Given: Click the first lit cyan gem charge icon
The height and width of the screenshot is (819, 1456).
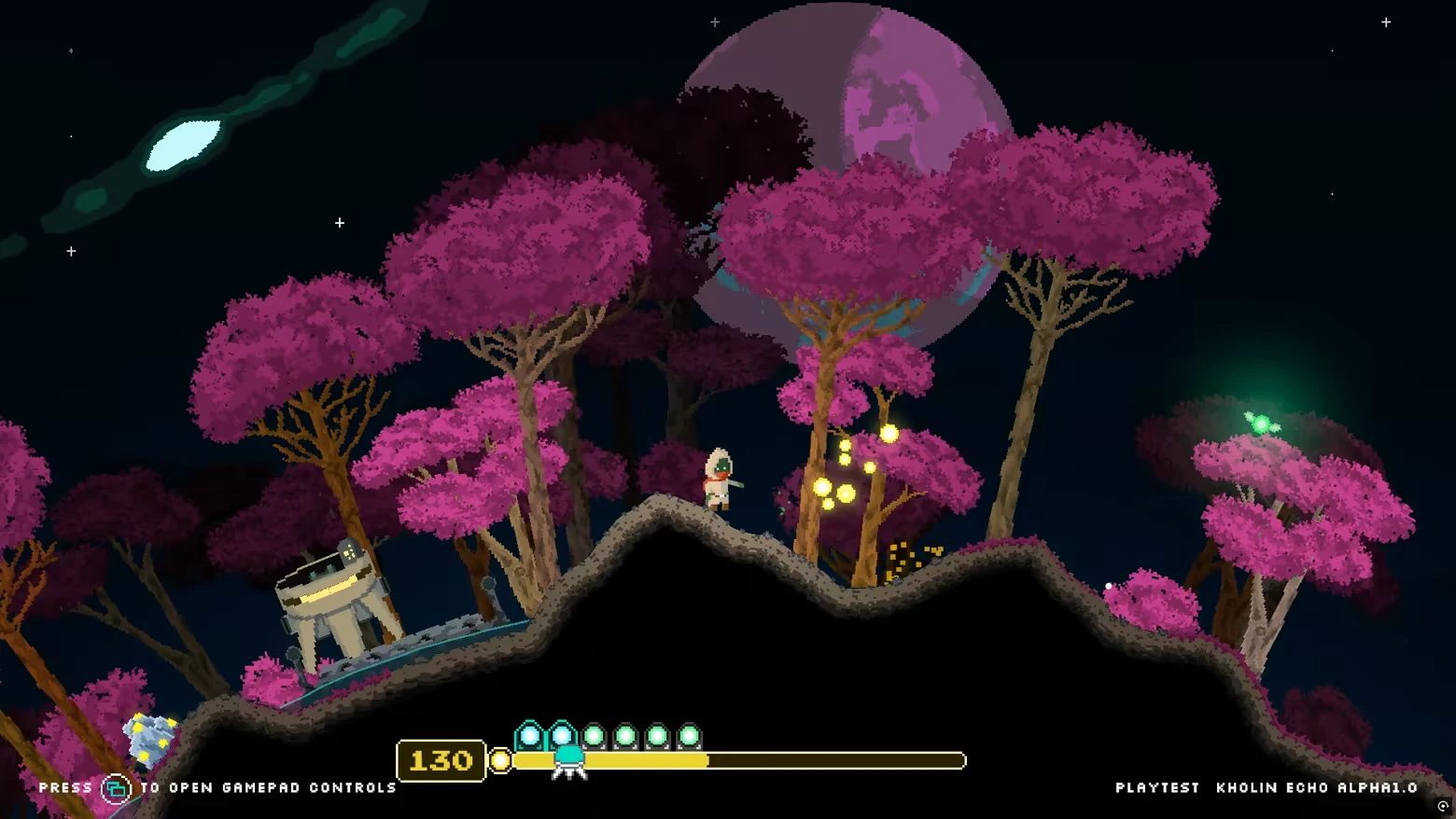Looking at the screenshot, I should 530,735.
